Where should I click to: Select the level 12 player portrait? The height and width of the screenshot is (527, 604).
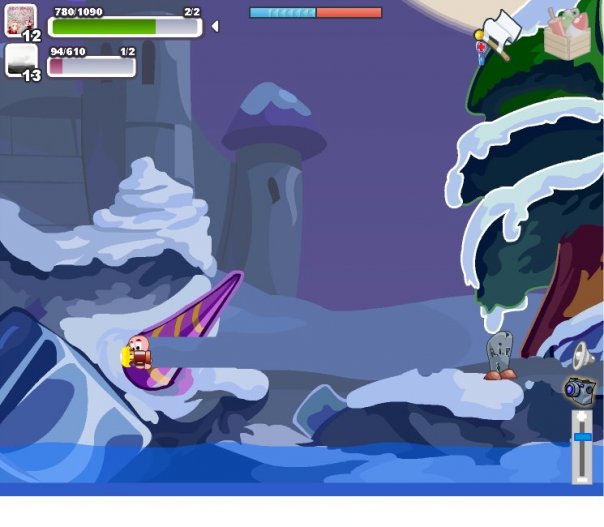click(x=20, y=21)
